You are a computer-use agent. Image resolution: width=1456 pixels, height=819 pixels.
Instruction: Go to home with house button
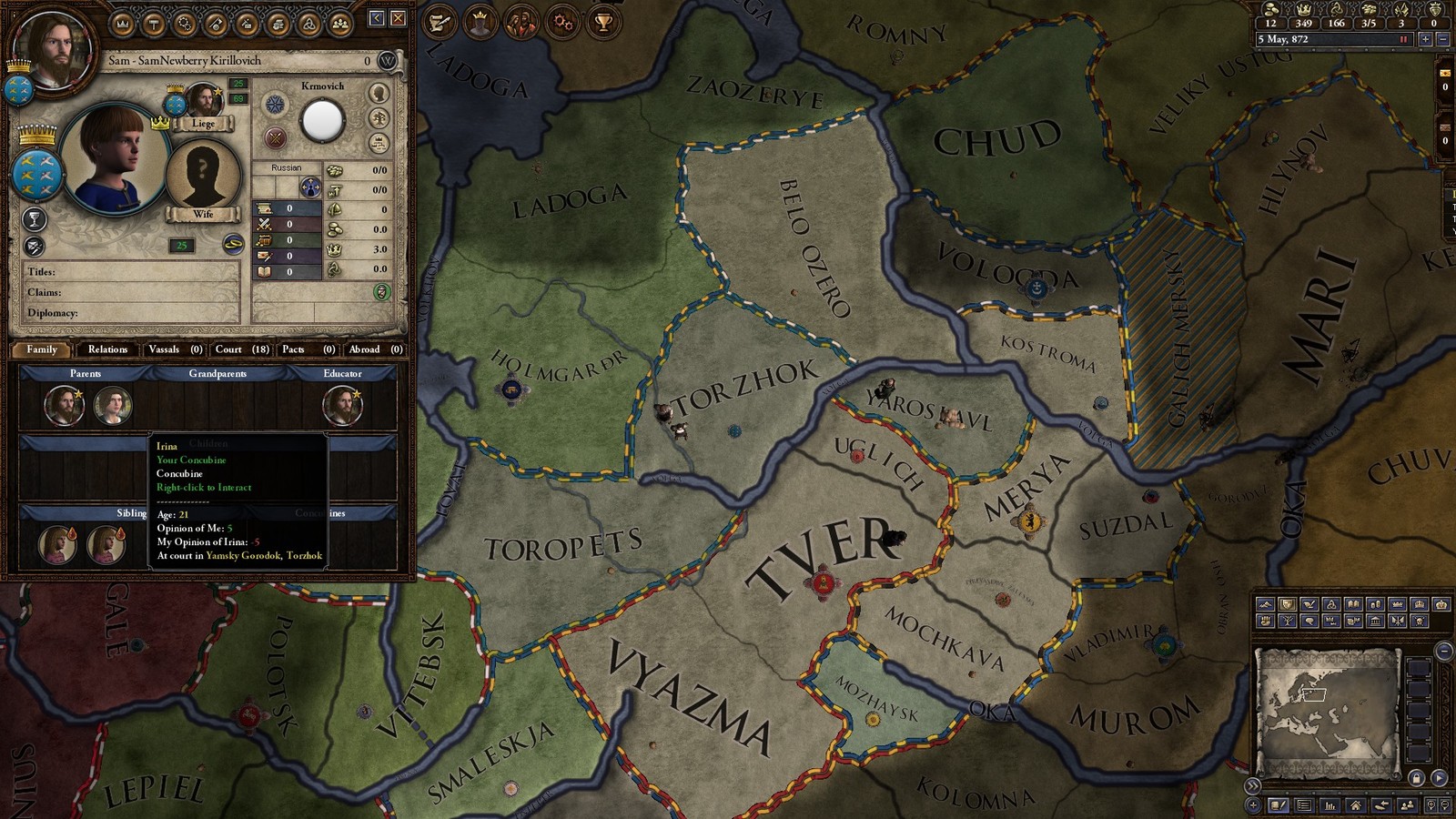[1356, 805]
